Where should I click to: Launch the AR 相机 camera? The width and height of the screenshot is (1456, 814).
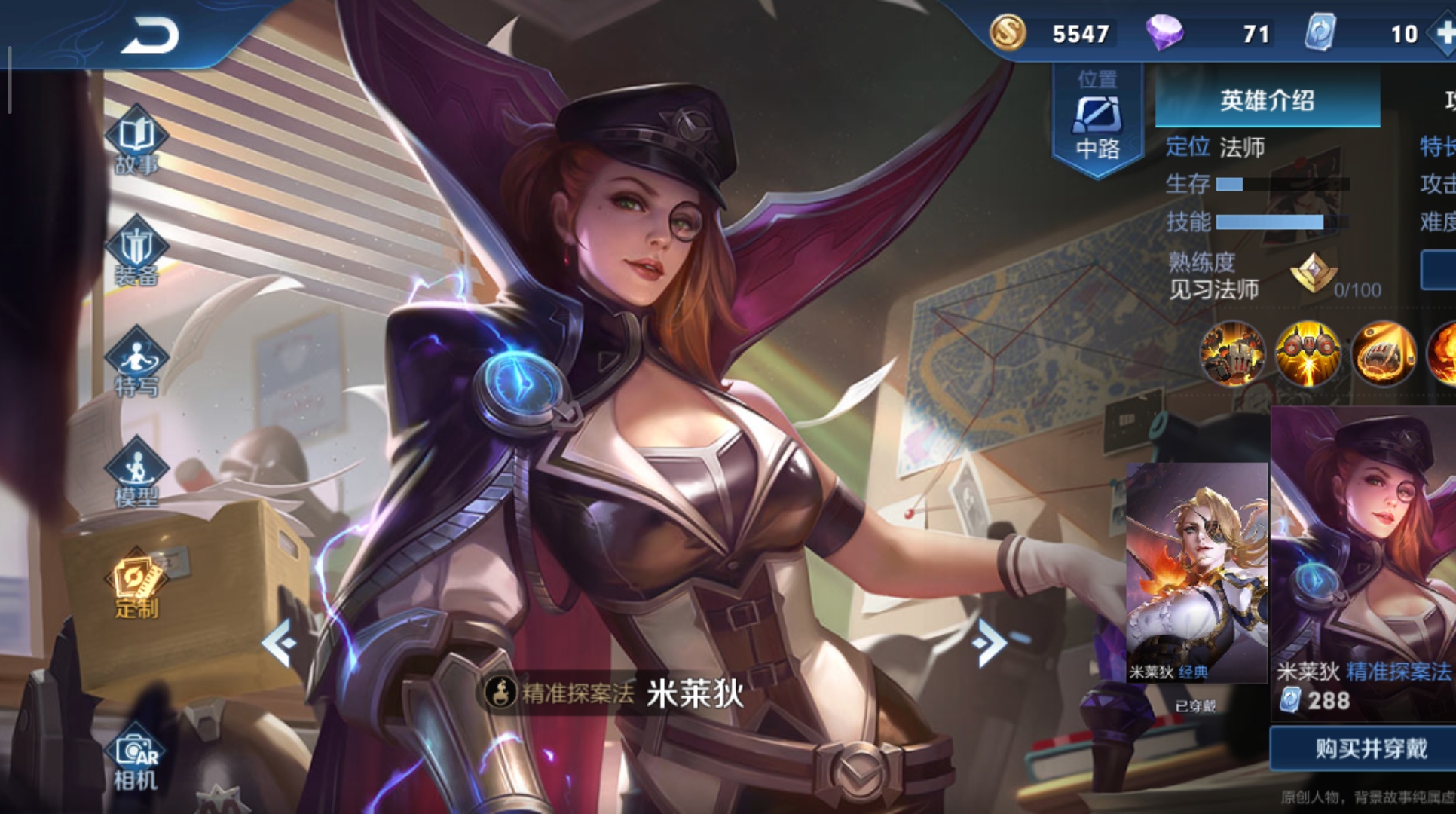136,761
